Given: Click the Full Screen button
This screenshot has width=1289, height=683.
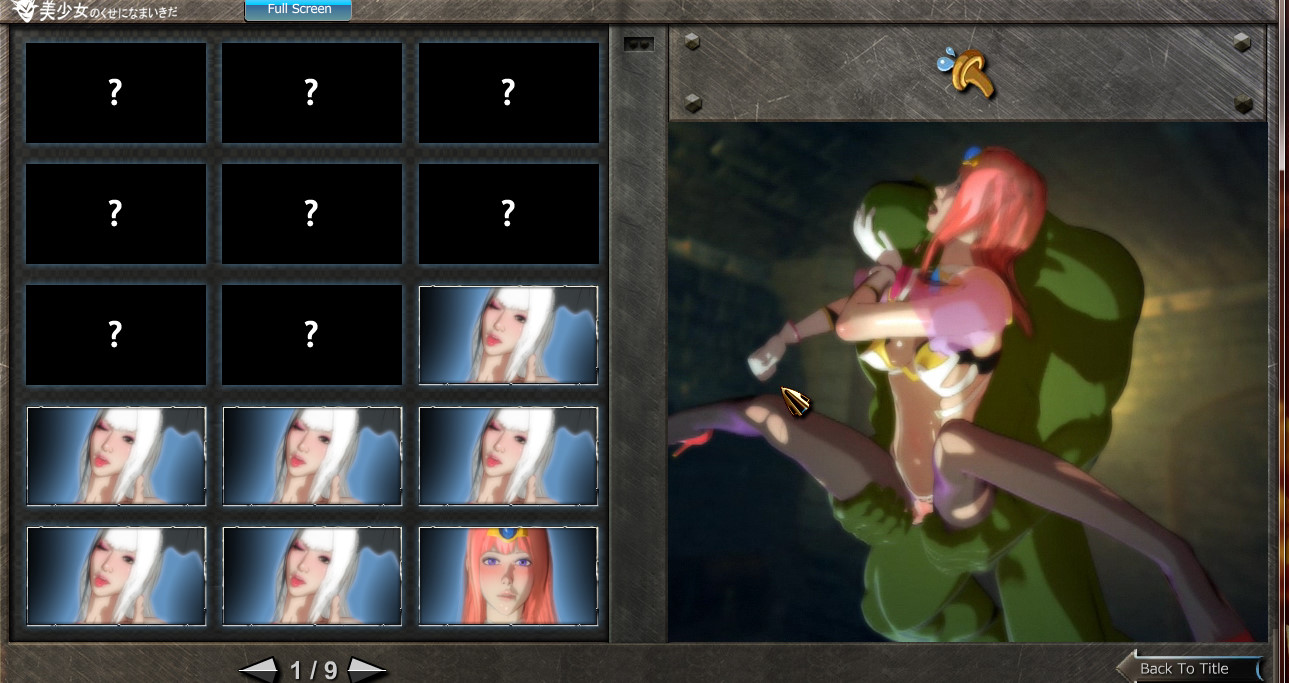Looking at the screenshot, I should pyautogui.click(x=298, y=10).
